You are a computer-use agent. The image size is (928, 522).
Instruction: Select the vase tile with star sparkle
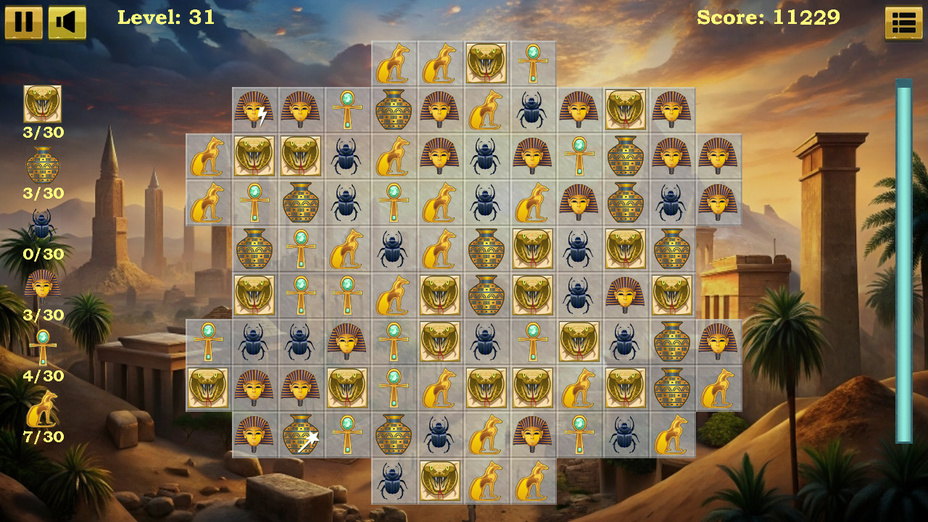coord(301,434)
